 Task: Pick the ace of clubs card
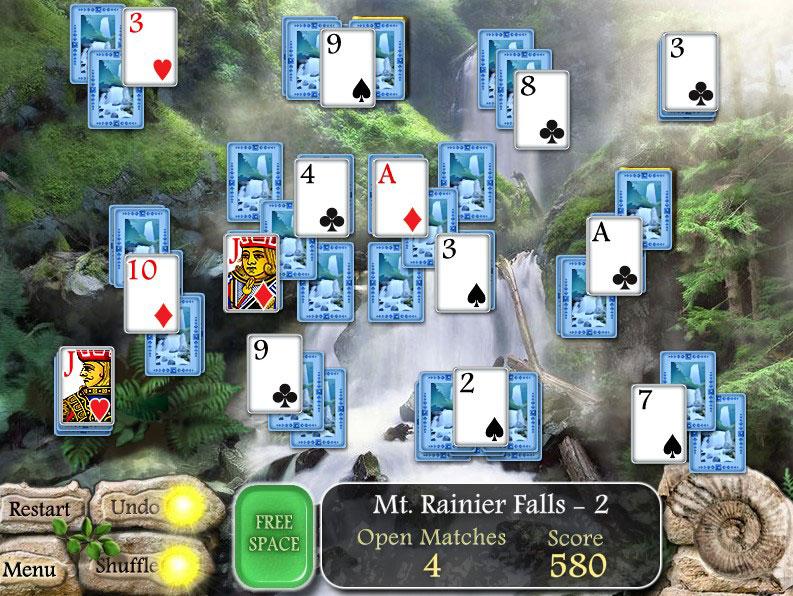click(x=614, y=256)
